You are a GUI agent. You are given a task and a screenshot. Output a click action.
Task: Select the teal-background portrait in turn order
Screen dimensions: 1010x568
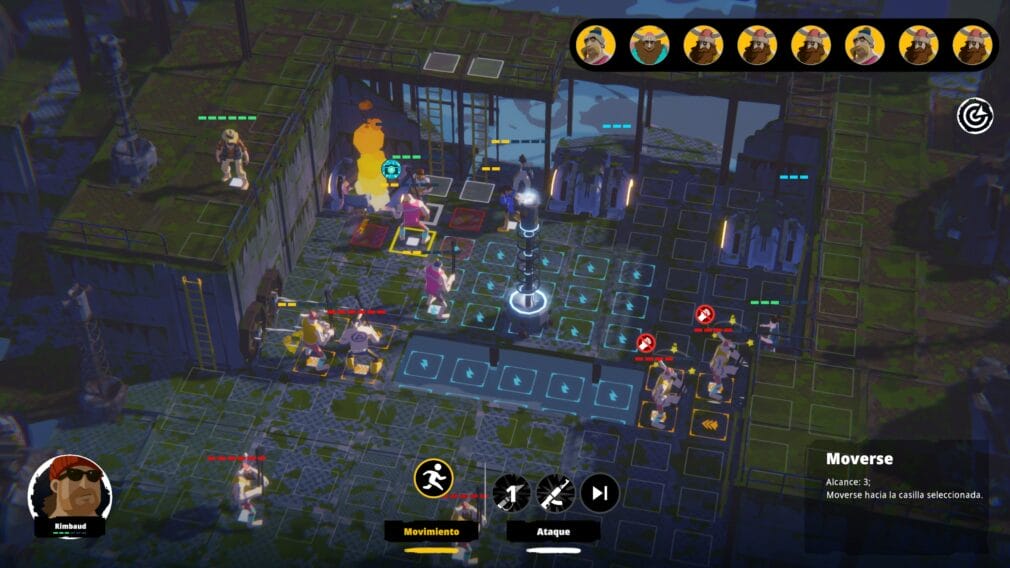[650, 45]
